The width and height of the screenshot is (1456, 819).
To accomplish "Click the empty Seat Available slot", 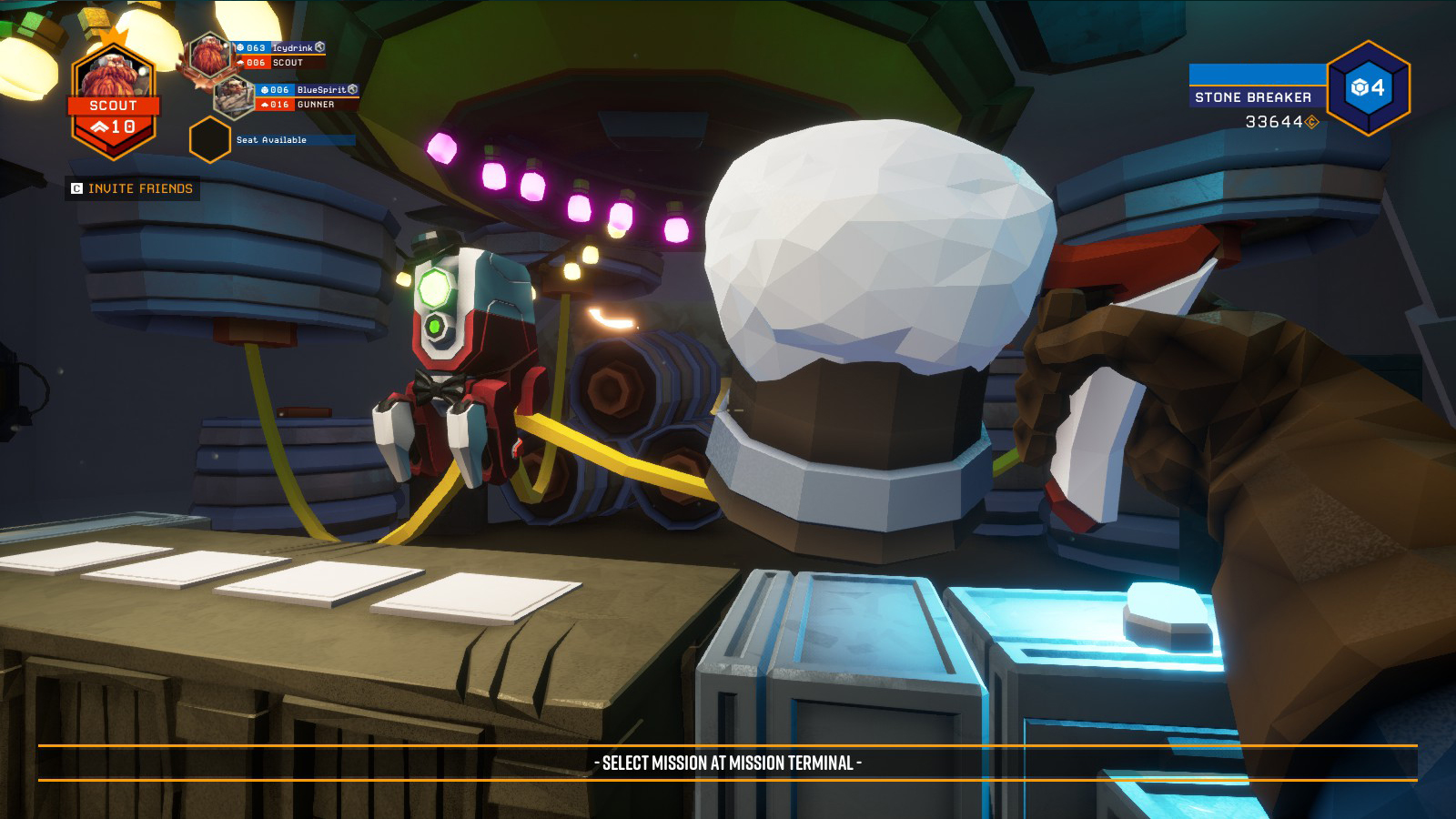I will 209,140.
